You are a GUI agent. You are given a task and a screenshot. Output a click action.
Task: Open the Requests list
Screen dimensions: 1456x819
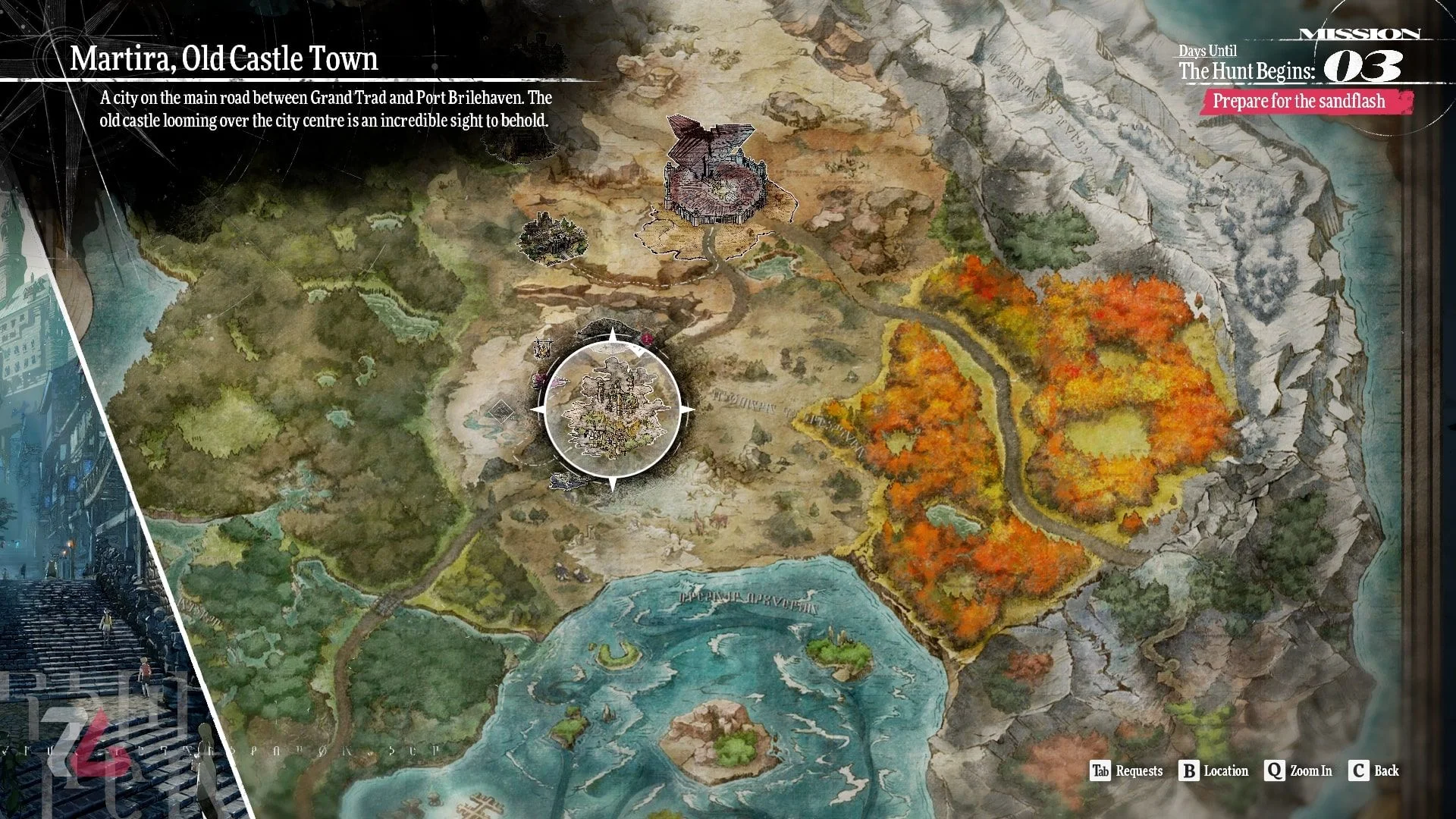point(1126,771)
